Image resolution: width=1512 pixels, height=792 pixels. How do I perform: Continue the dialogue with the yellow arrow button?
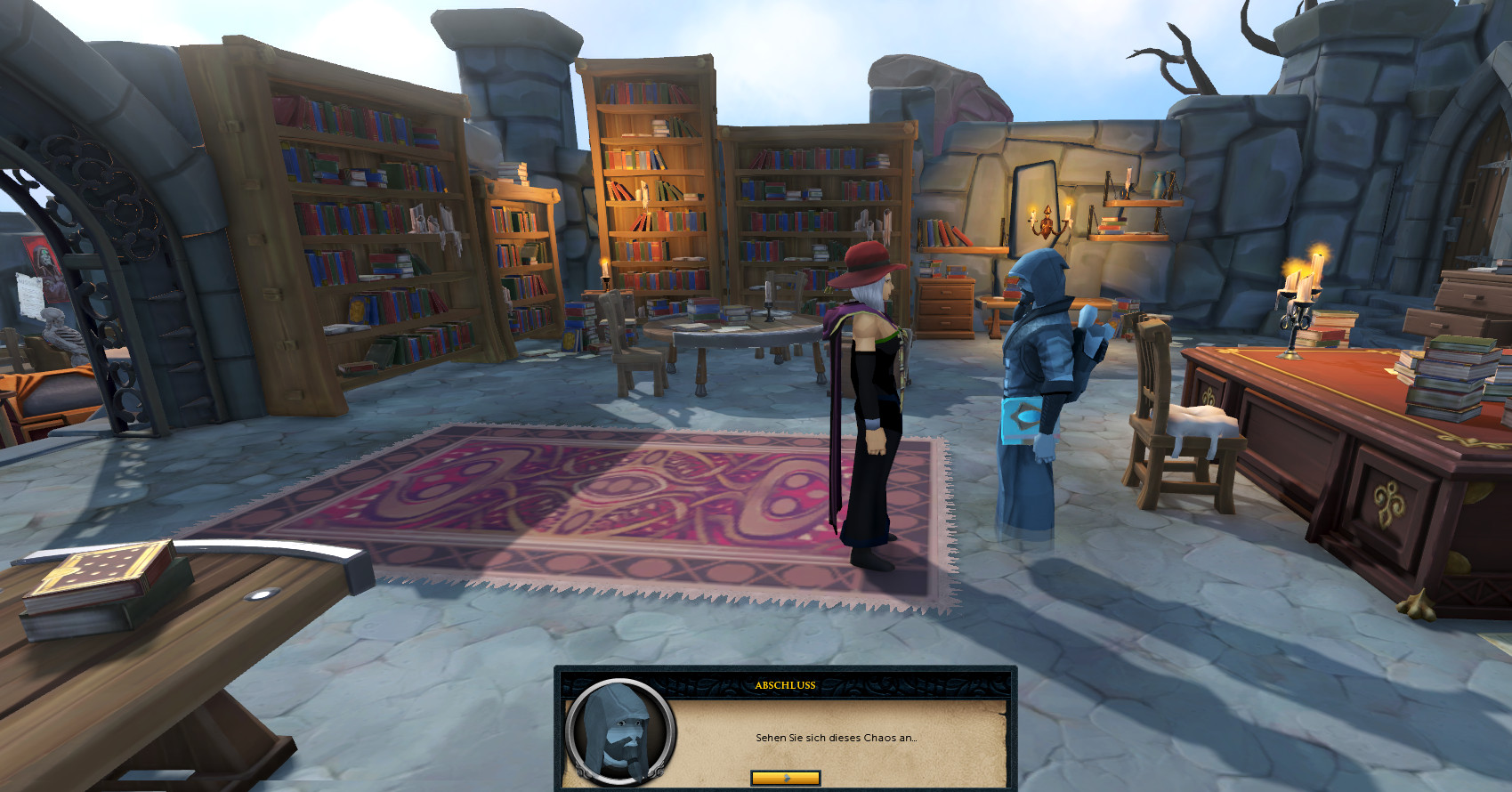pyautogui.click(x=785, y=778)
